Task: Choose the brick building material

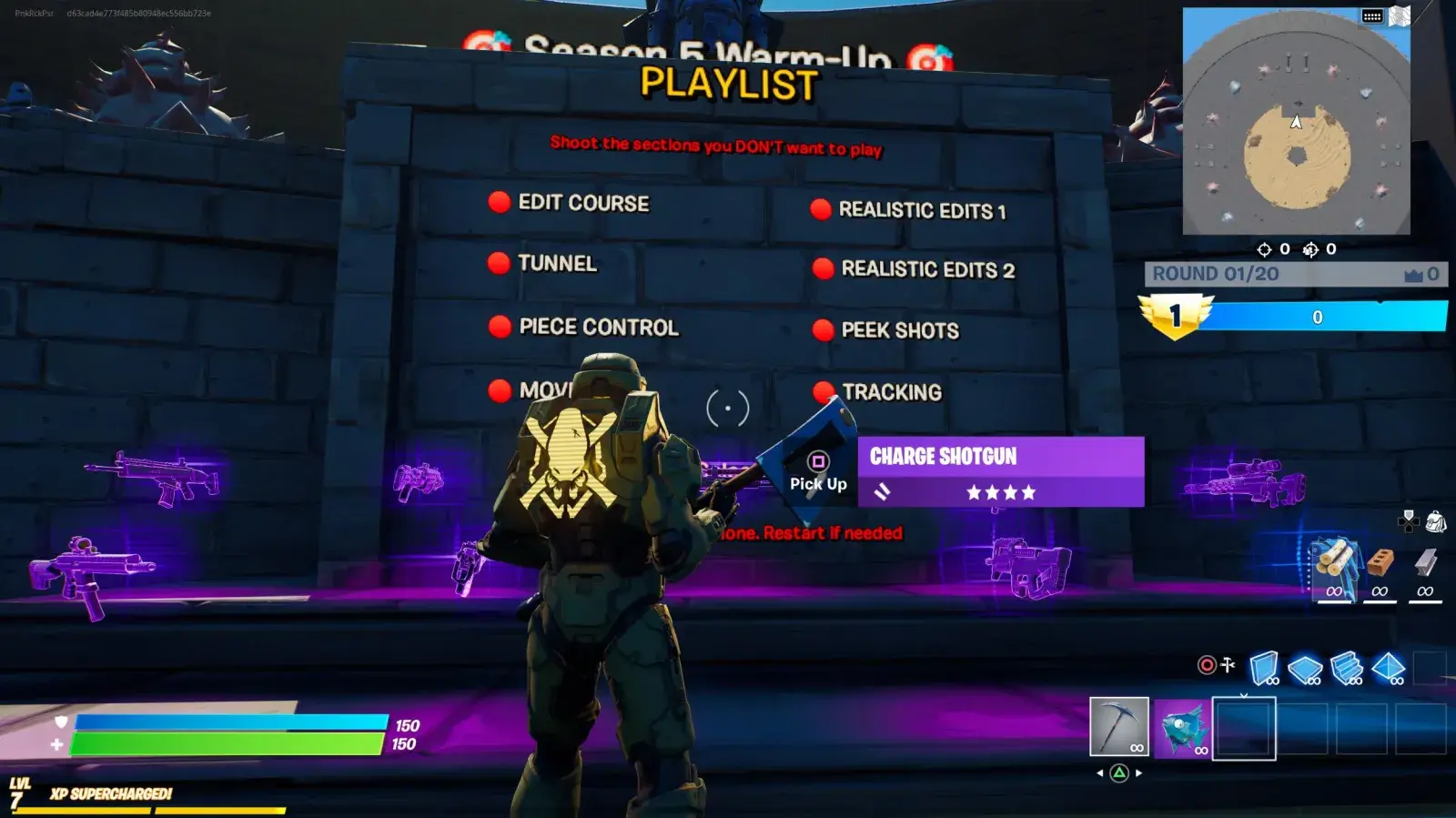Action: coord(1380,564)
